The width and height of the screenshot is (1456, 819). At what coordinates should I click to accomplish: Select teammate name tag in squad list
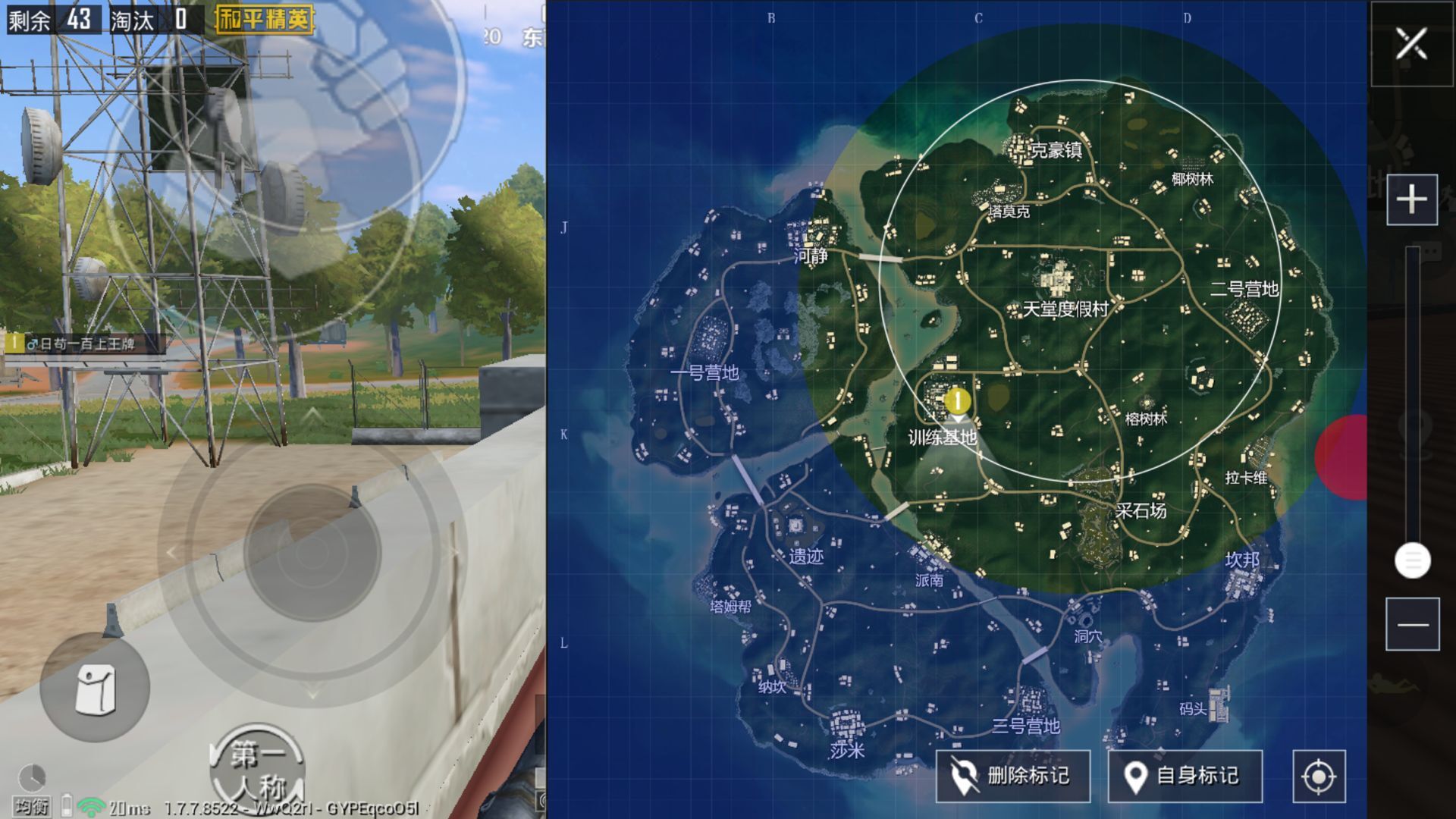click(x=83, y=344)
